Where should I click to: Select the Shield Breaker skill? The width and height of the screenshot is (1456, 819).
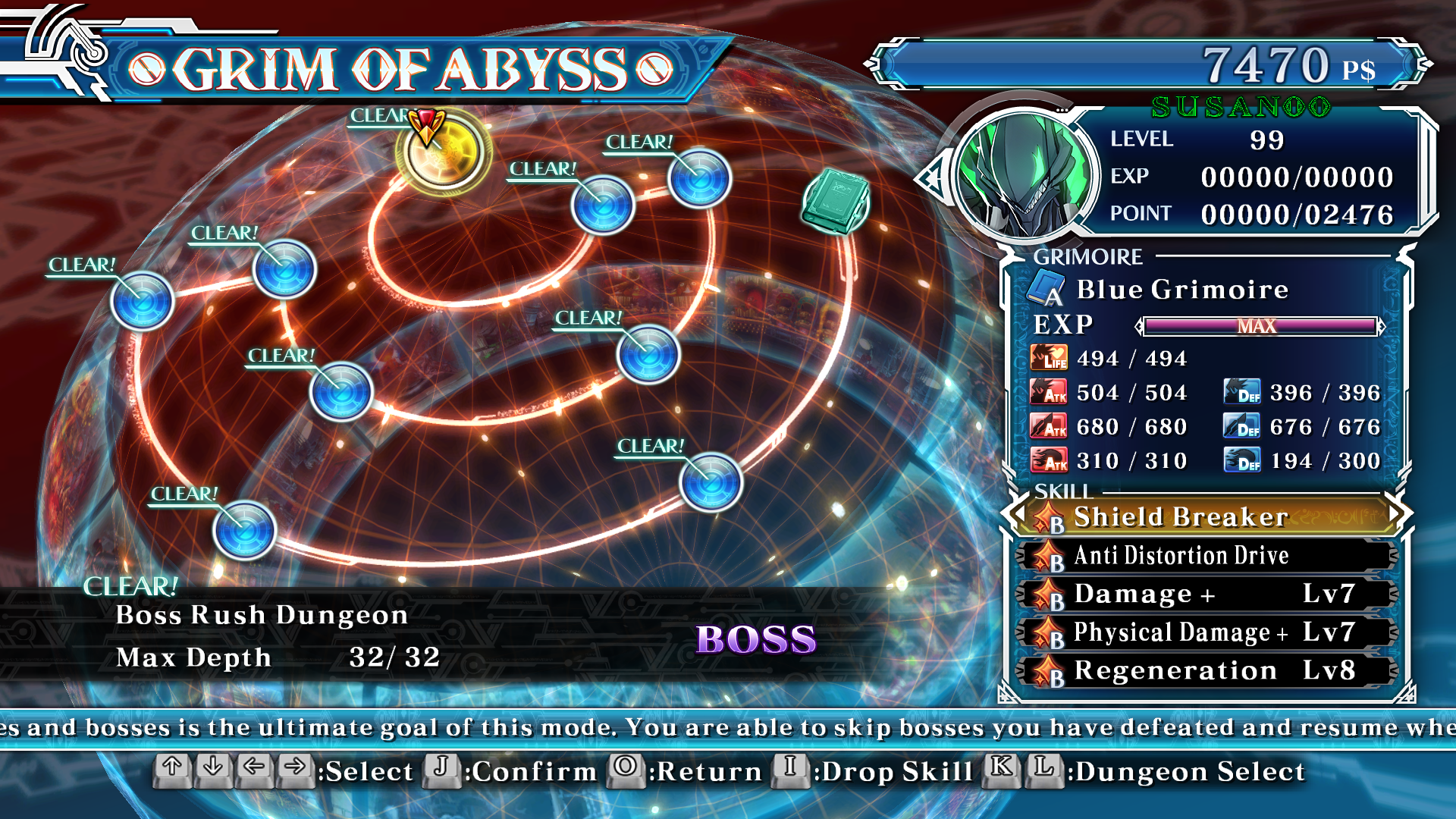[x=1207, y=516]
